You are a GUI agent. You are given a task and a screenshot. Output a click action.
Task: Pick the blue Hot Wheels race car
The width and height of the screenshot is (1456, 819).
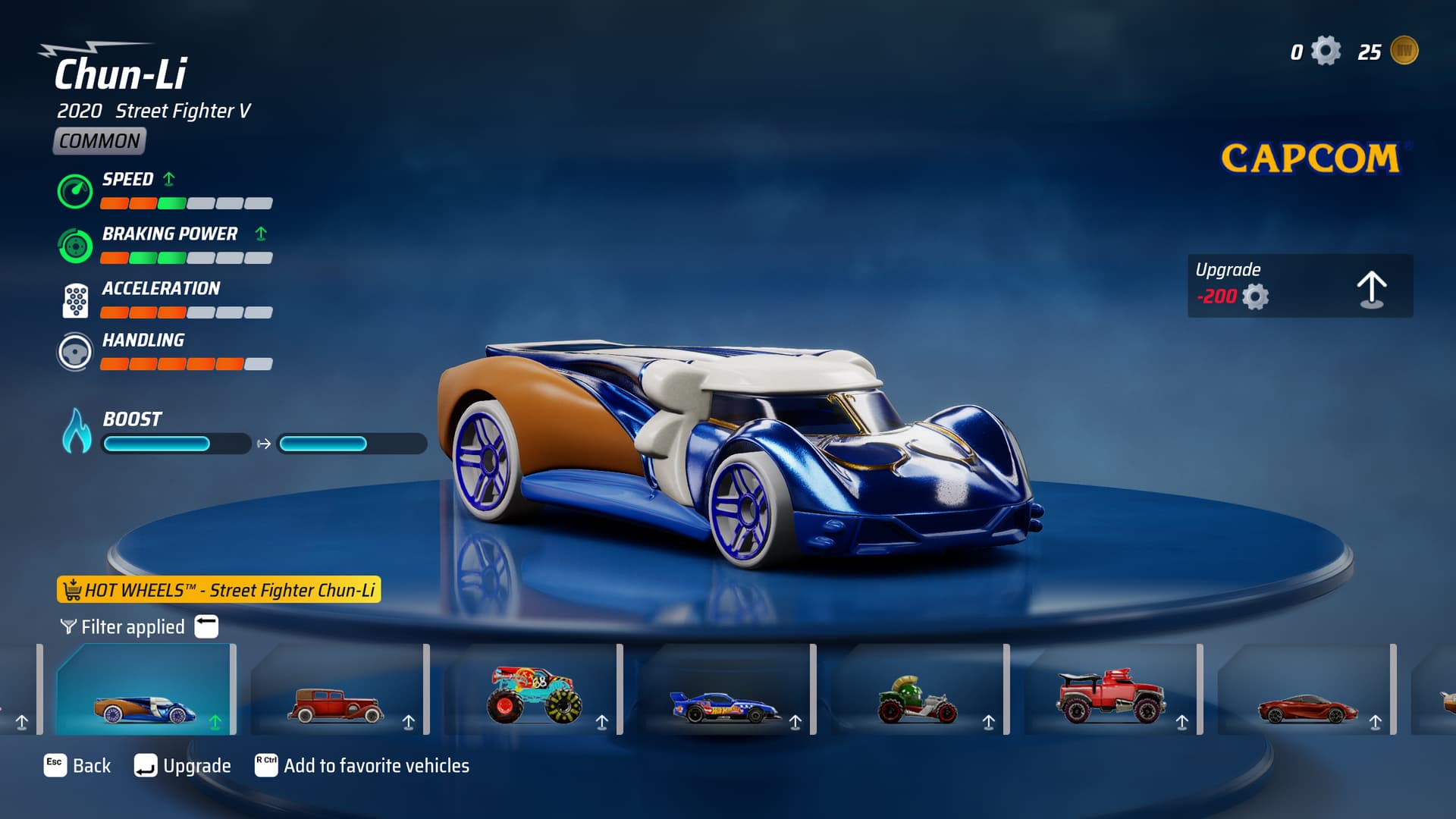[x=724, y=692]
